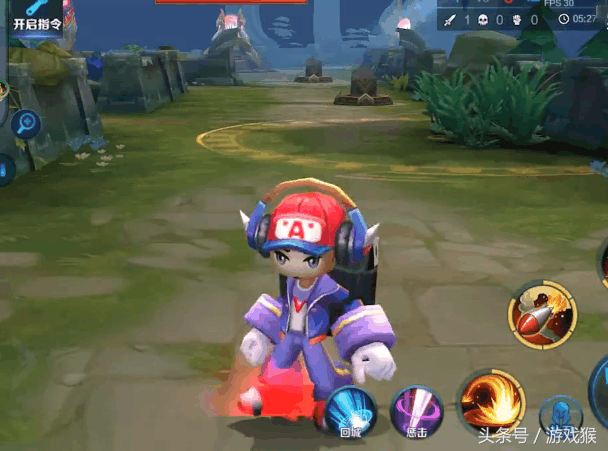Fire the red rocket missile skill
Viewport: 608px width, 451px height.
pos(541,315)
